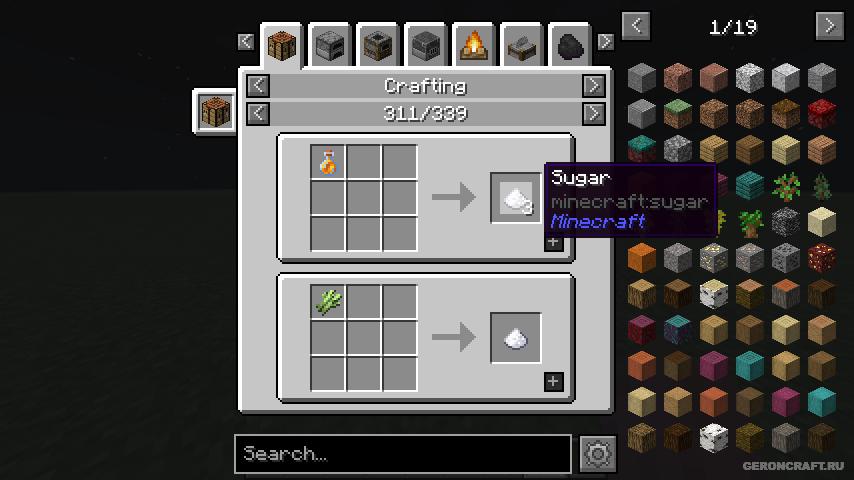The height and width of the screenshot is (480, 854).
Task: Click the sugar output of the sugar cane recipe
Action: [x=516, y=338]
